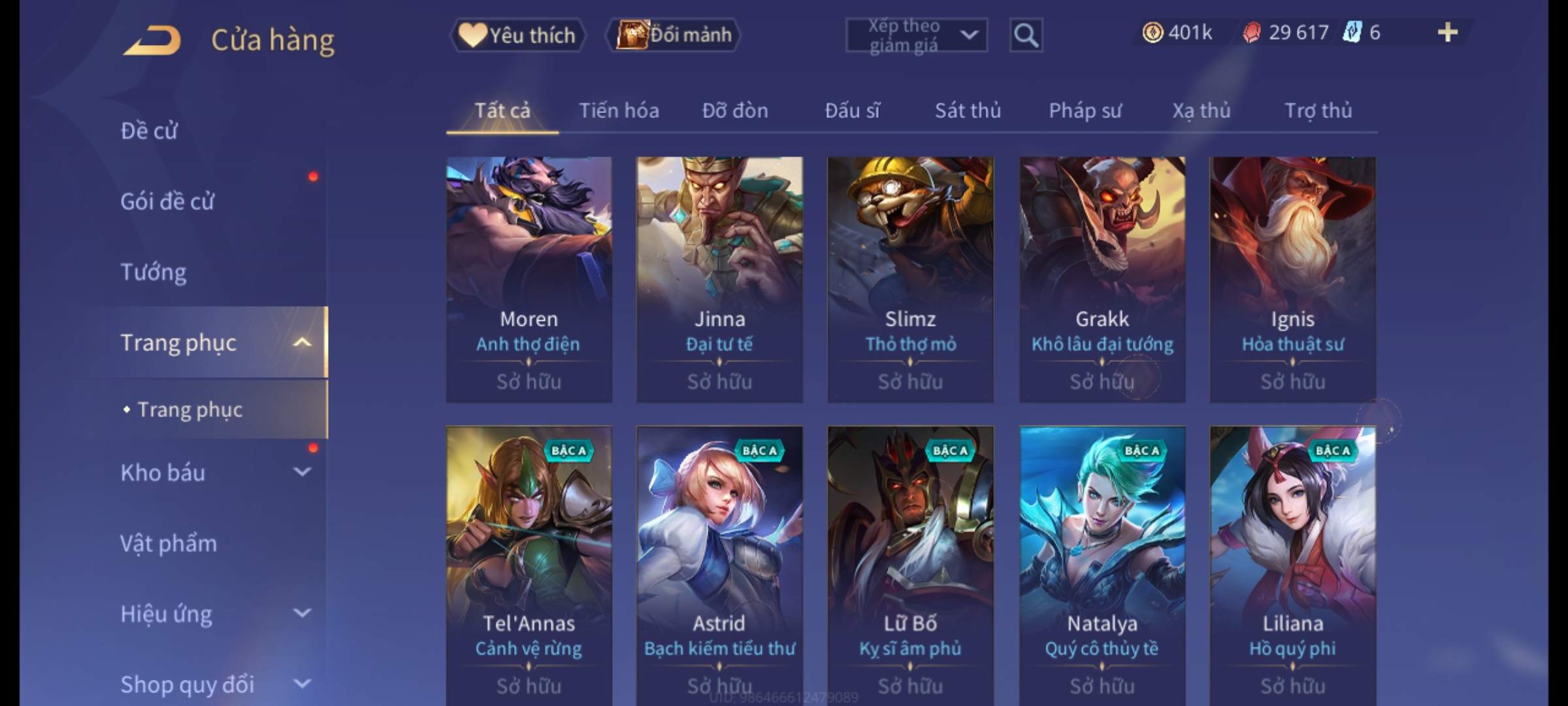The image size is (1568, 706).
Task: Open the Vật phẩm section
Action: point(169,544)
